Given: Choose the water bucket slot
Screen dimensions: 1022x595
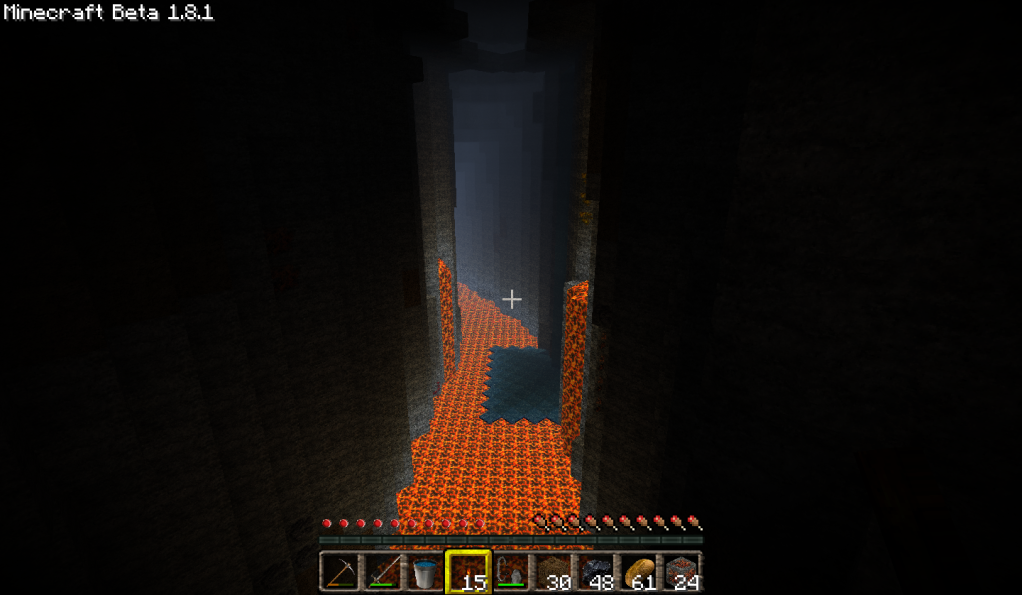Looking at the screenshot, I should (425, 572).
